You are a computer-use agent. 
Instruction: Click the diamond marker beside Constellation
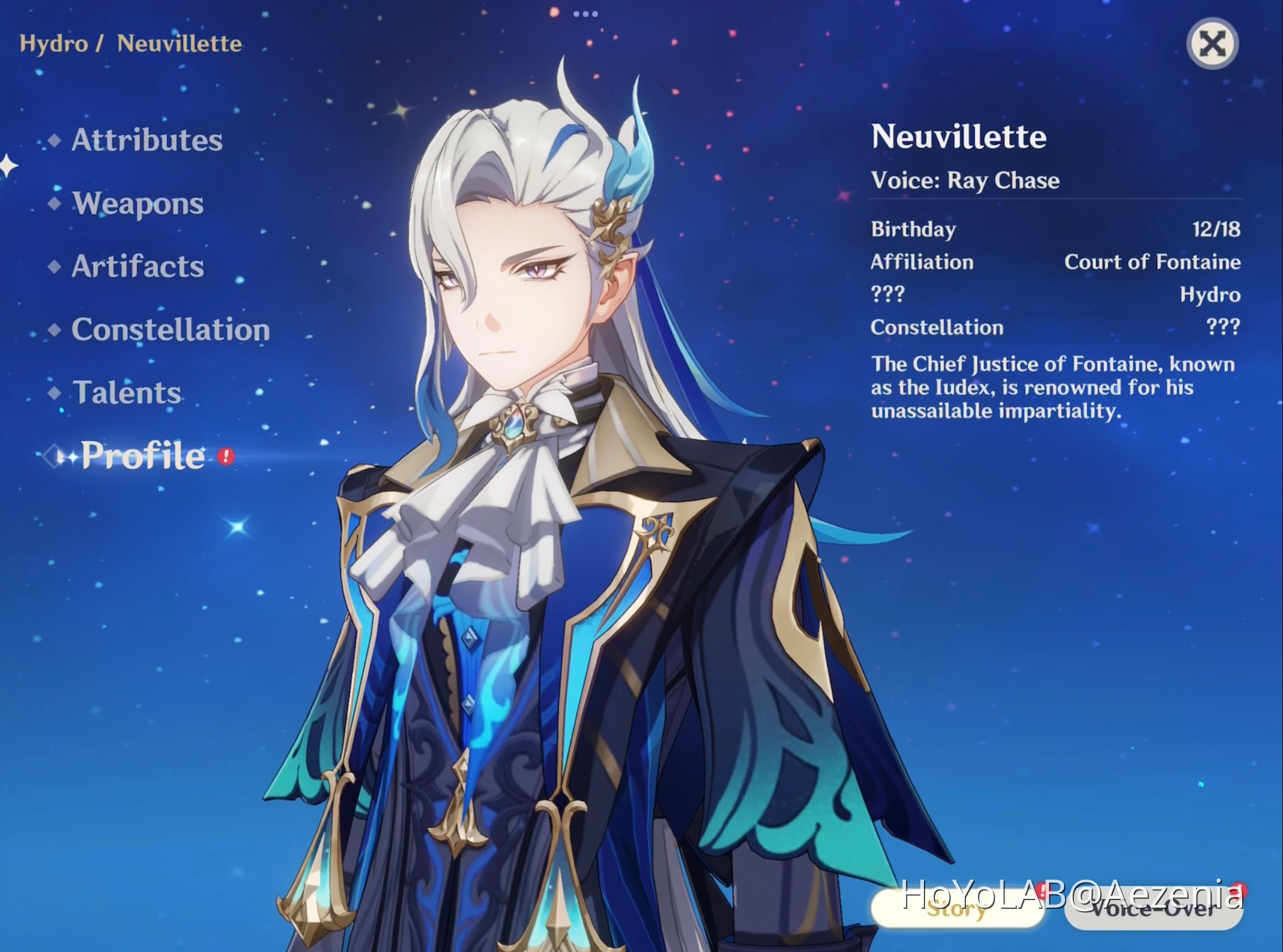(x=54, y=332)
